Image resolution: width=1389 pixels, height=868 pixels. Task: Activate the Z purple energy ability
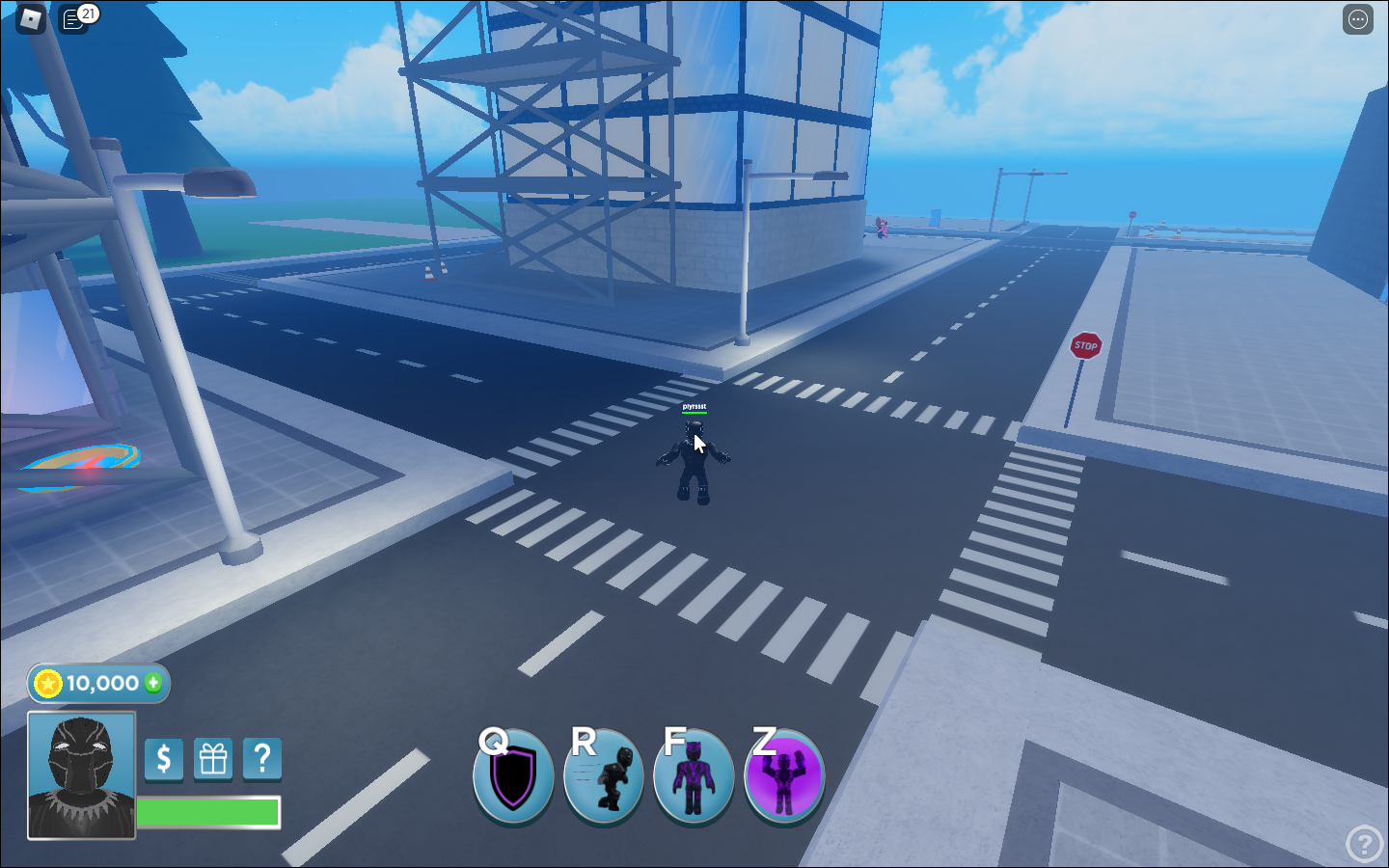pyautogui.click(x=783, y=777)
